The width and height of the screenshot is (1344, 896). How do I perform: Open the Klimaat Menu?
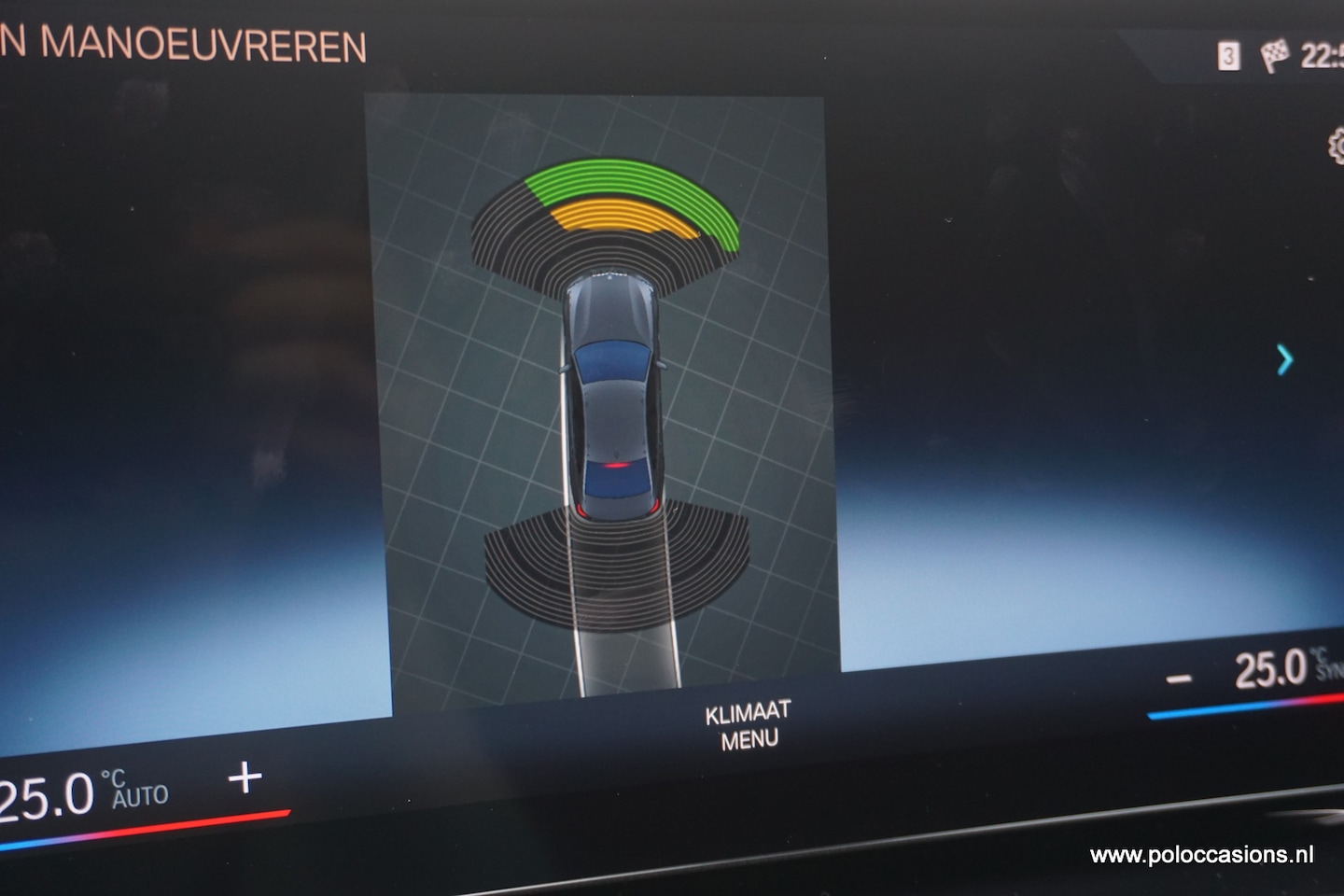click(x=748, y=725)
